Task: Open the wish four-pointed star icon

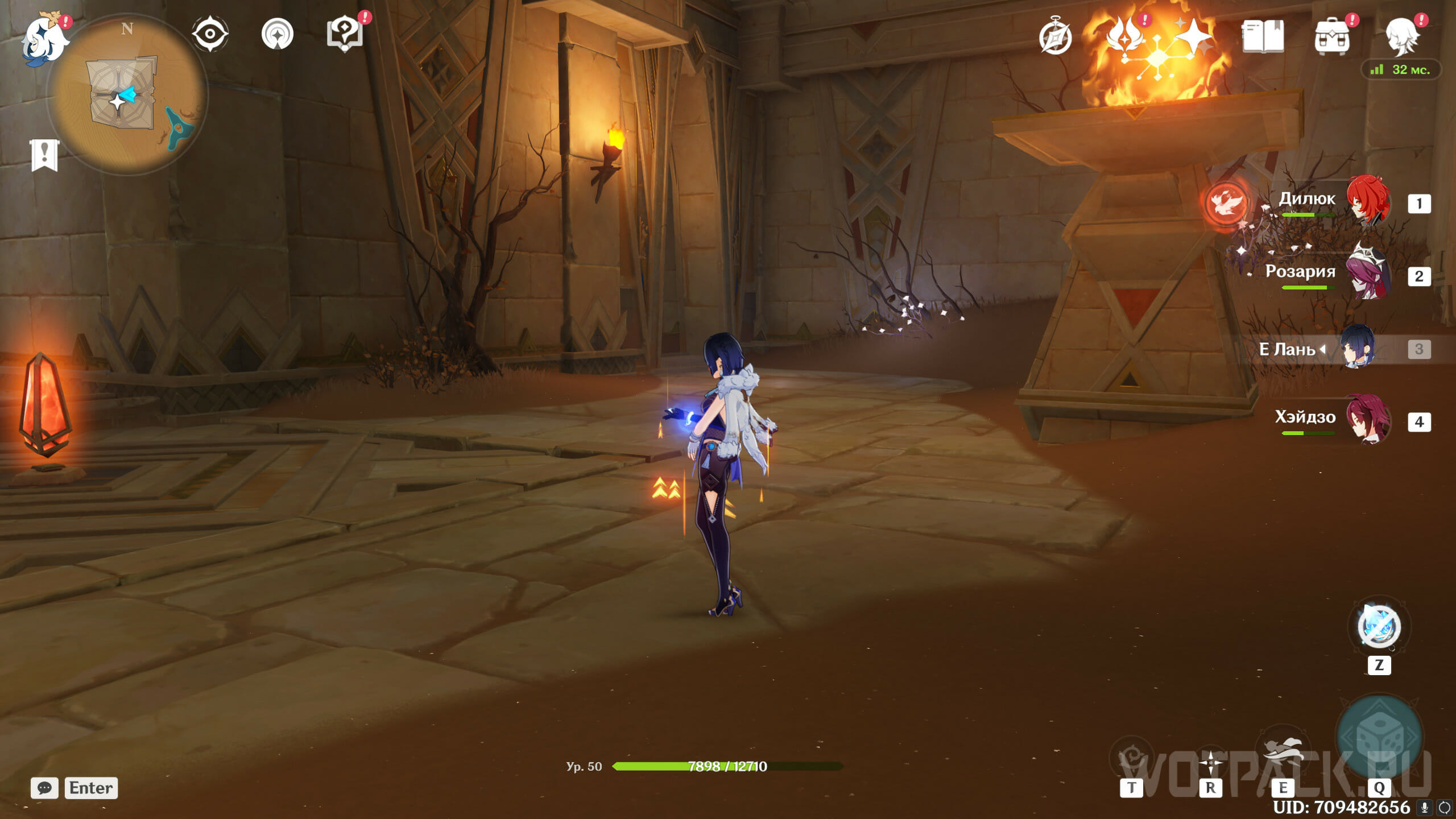Action: point(1193,36)
